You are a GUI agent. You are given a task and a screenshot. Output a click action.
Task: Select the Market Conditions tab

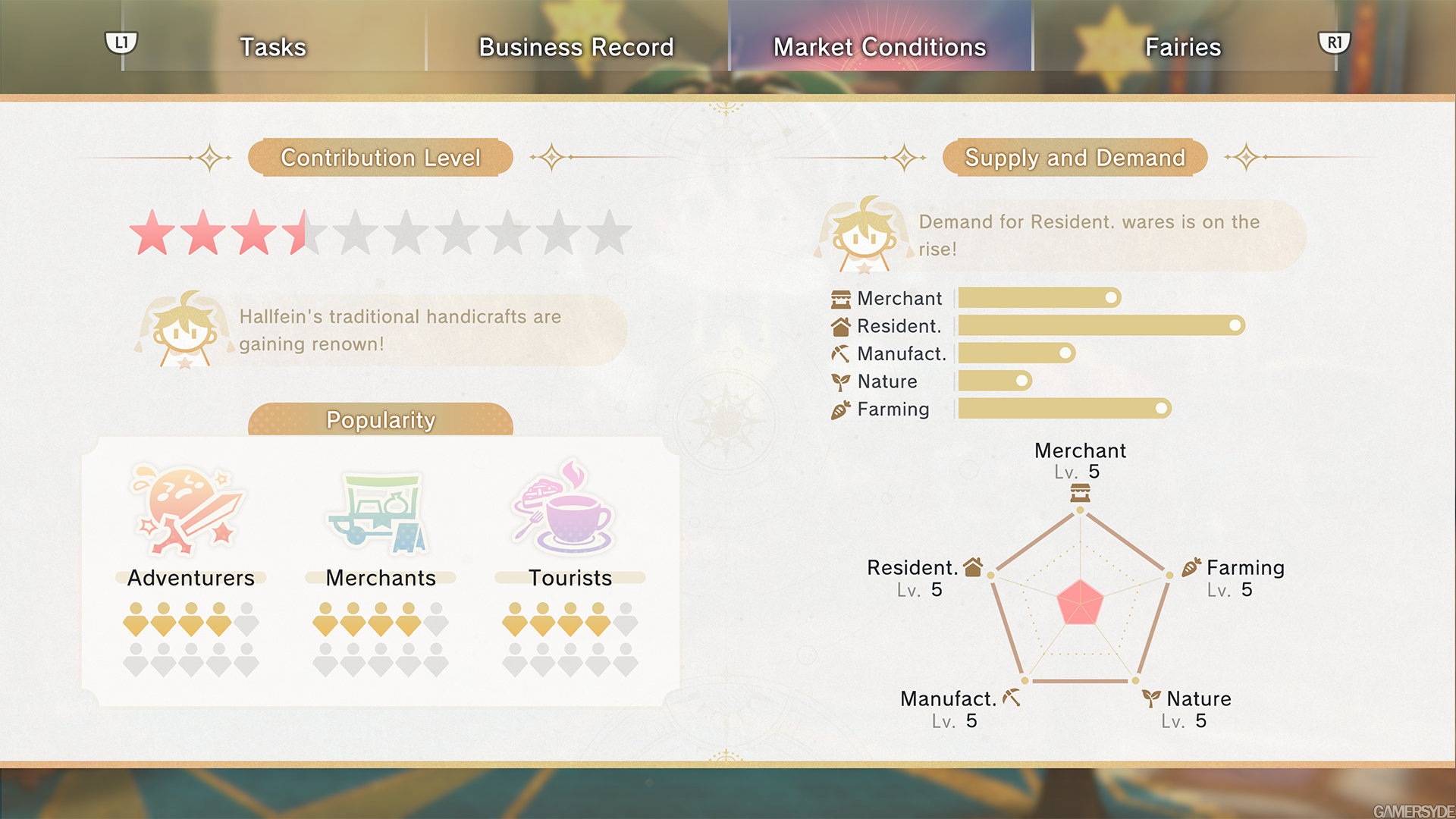tap(880, 47)
